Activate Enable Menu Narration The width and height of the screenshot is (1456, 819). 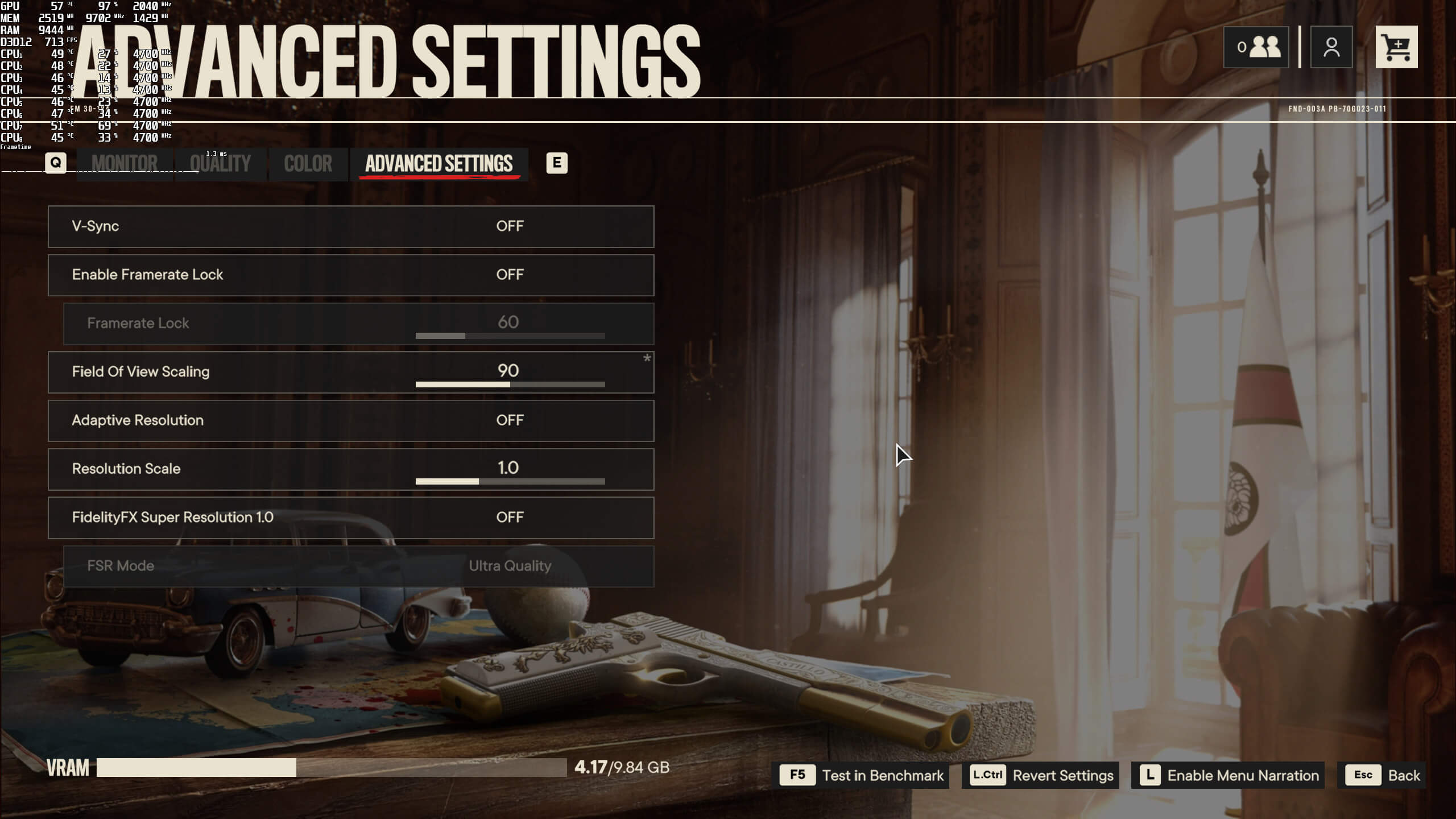pos(1227,775)
